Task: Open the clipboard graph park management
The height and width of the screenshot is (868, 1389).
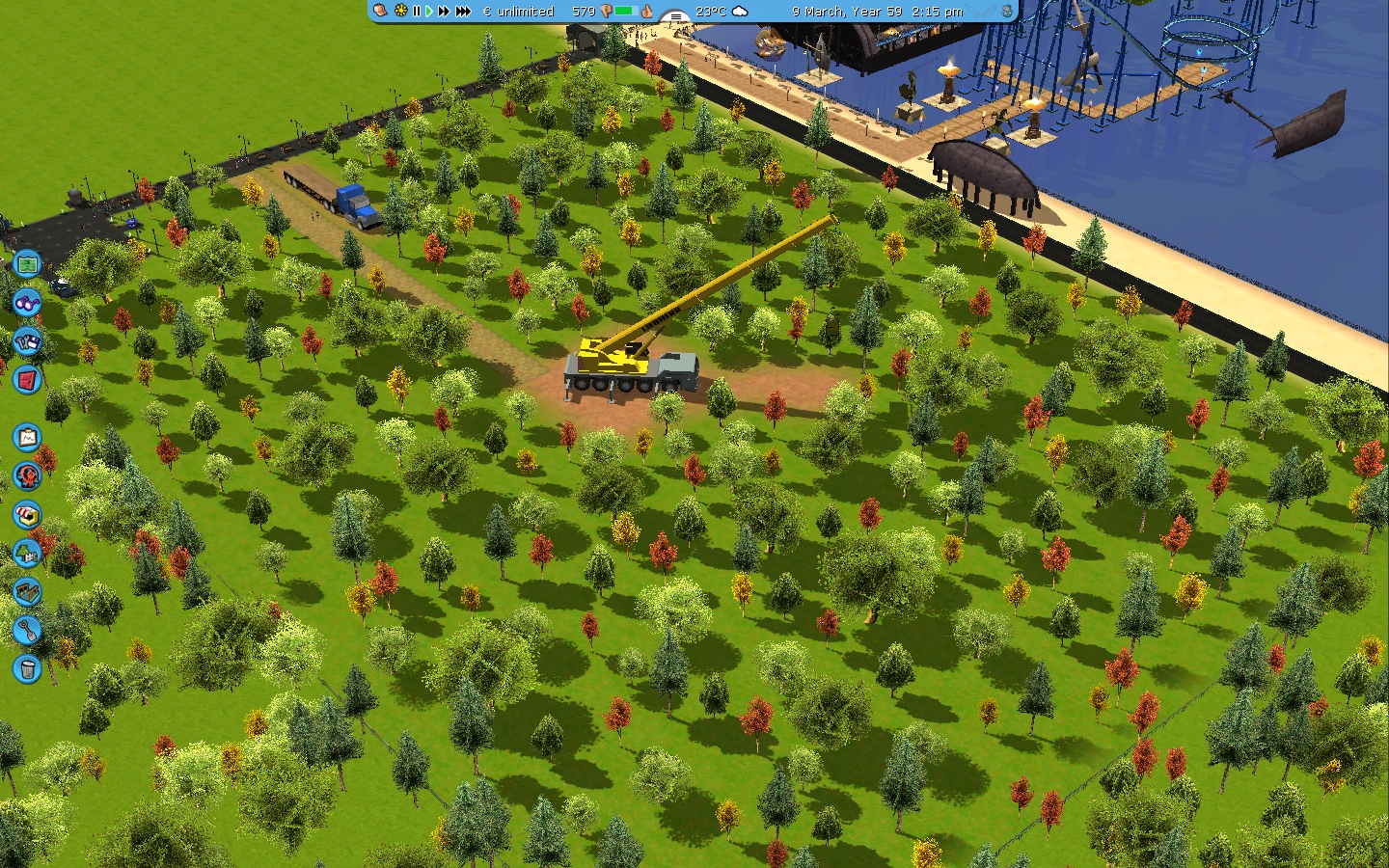Action: point(27,438)
